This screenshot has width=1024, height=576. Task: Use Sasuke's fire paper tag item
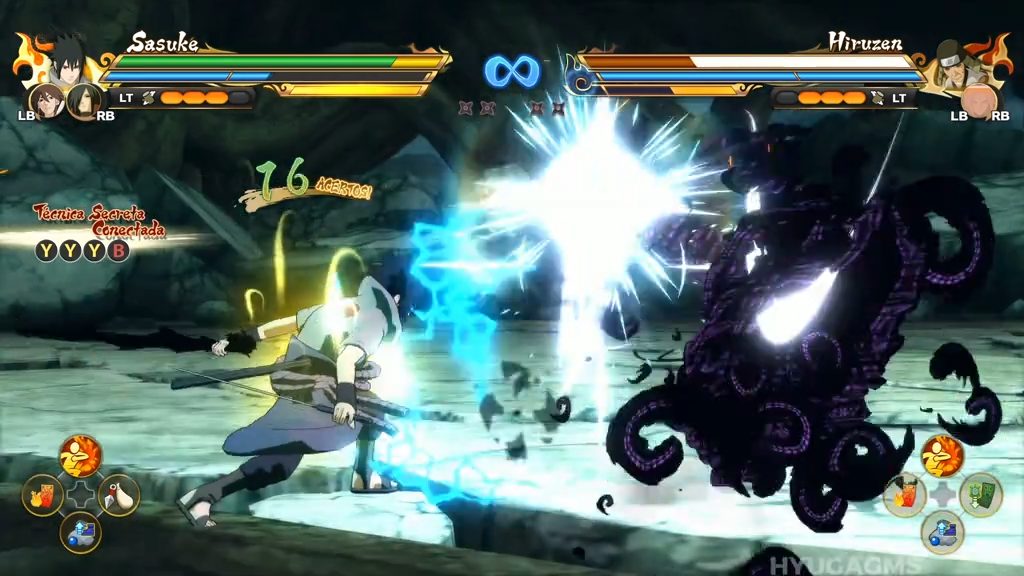tap(43, 494)
